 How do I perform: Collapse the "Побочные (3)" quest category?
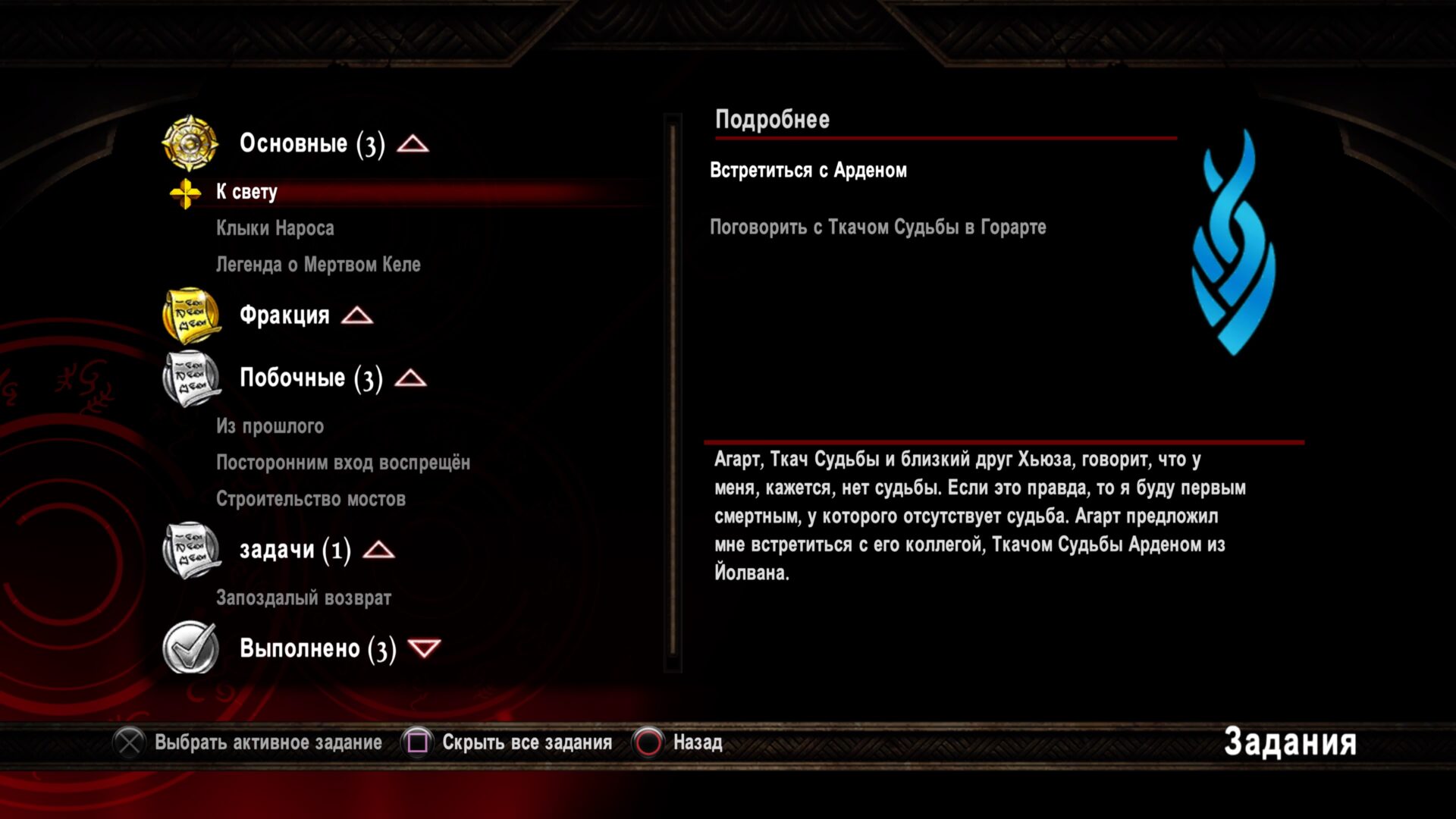pyautogui.click(x=410, y=378)
